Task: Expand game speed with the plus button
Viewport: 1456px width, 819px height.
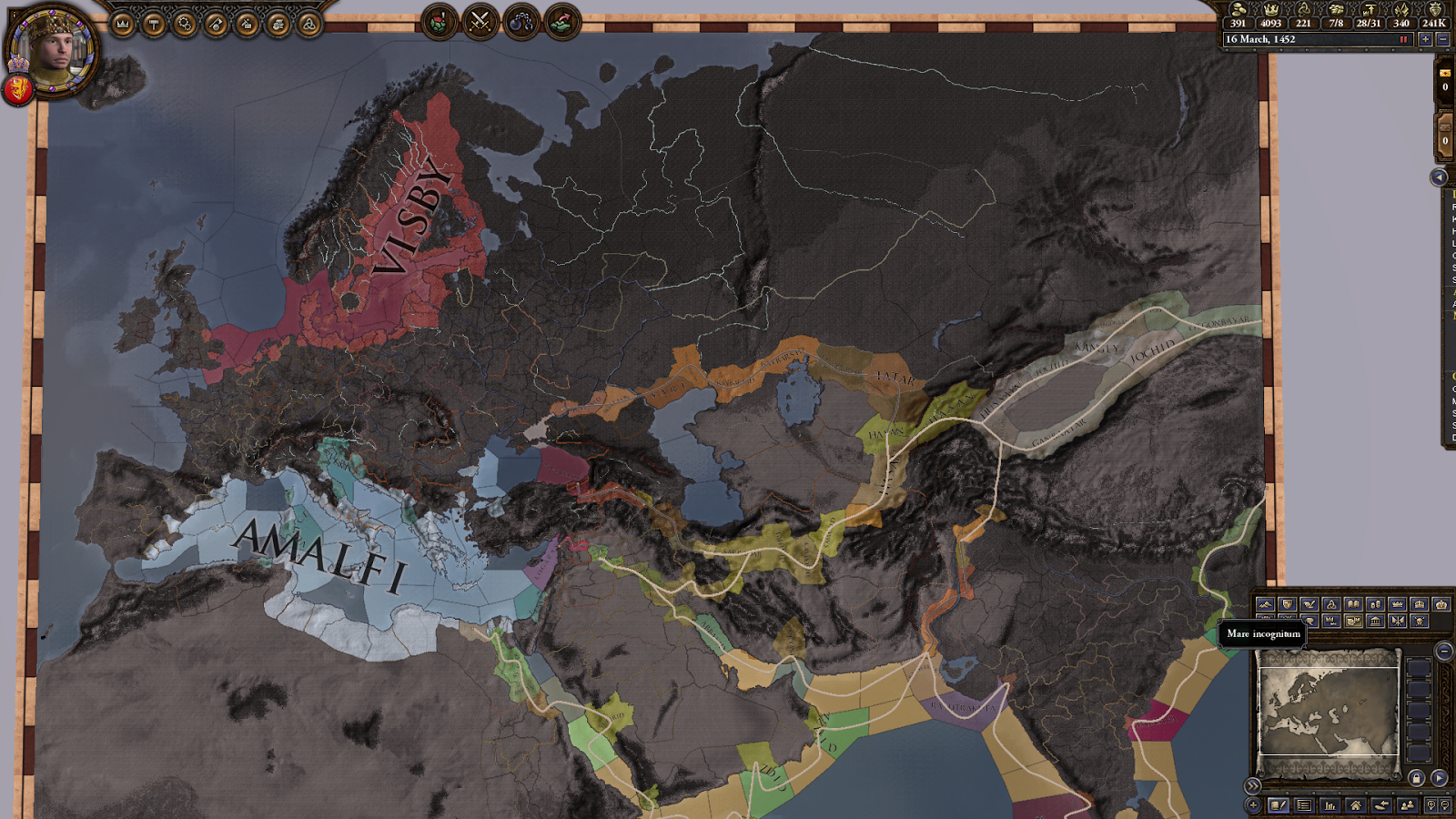Action: (x=1426, y=39)
